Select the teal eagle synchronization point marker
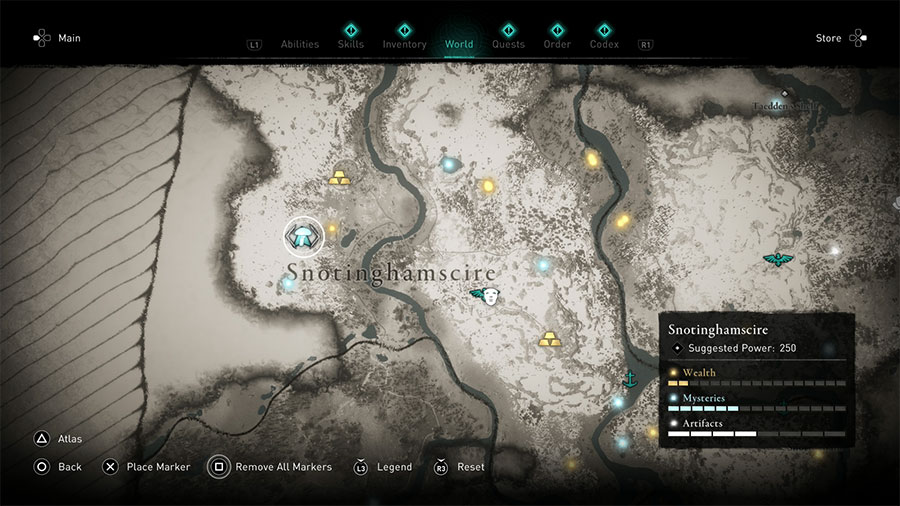 point(774,260)
